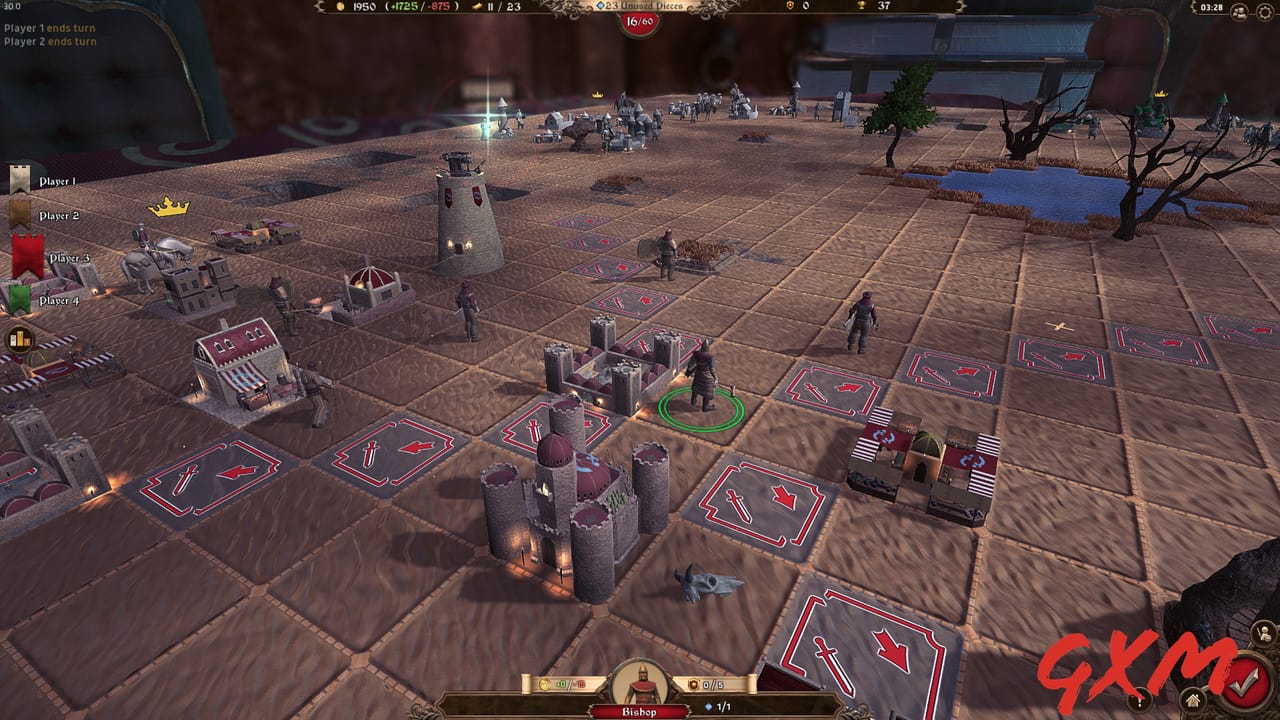1280x720 pixels.
Task: Open the 23 Unused Pieces banner
Action: point(640,7)
